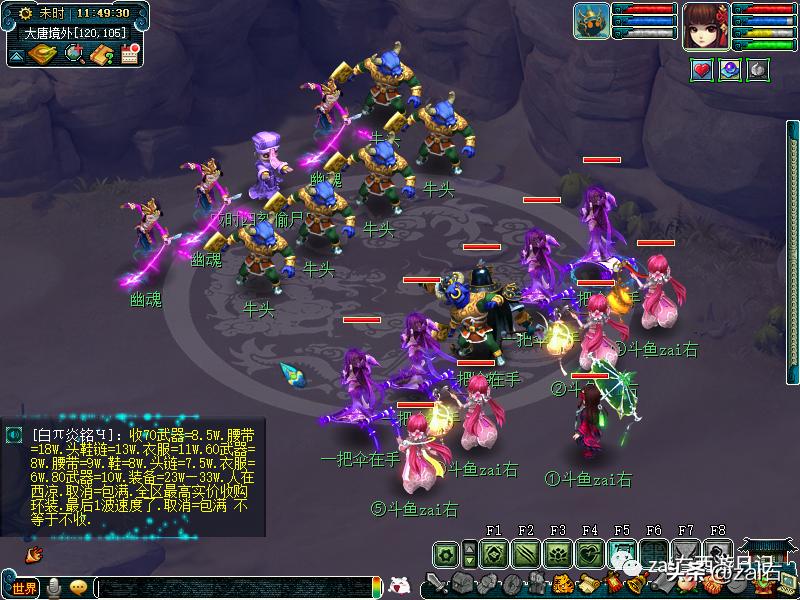Screen dimensions: 800x600
Task: Click the red heart buff icon
Action: (x=702, y=70)
